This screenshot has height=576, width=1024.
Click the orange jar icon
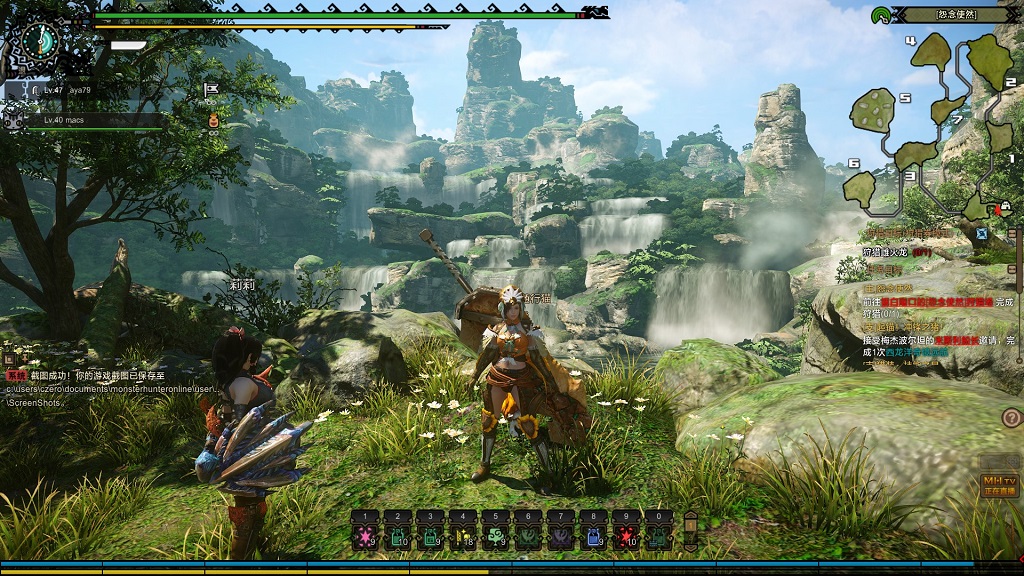coord(212,121)
